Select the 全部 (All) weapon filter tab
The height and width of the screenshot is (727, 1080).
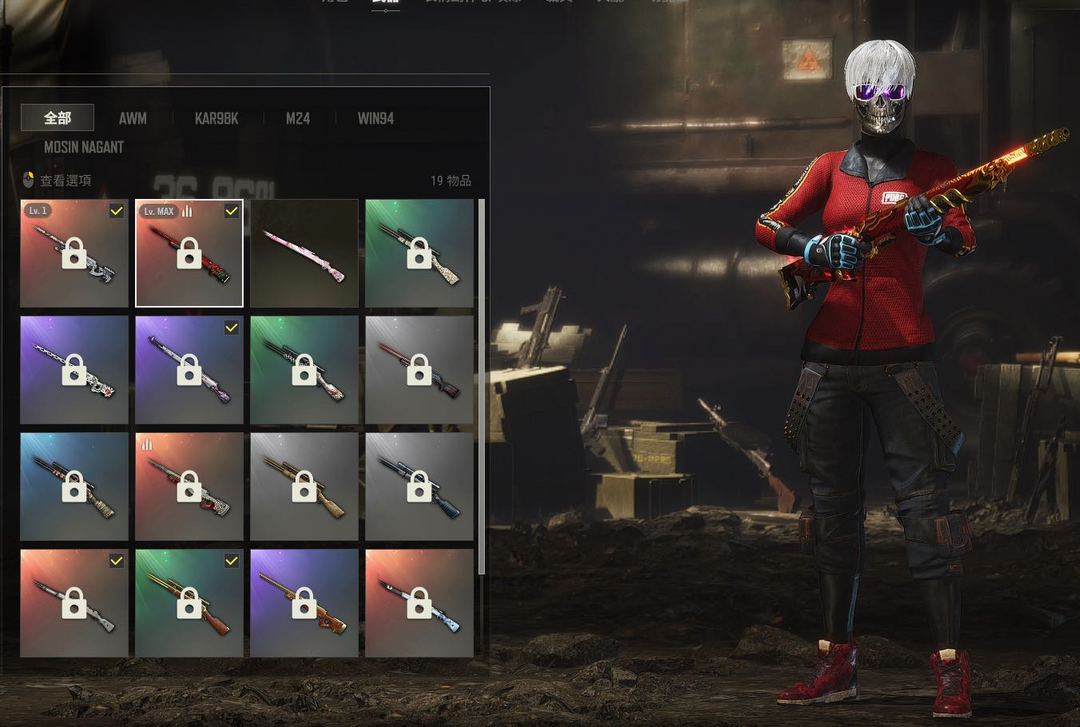tap(57, 118)
